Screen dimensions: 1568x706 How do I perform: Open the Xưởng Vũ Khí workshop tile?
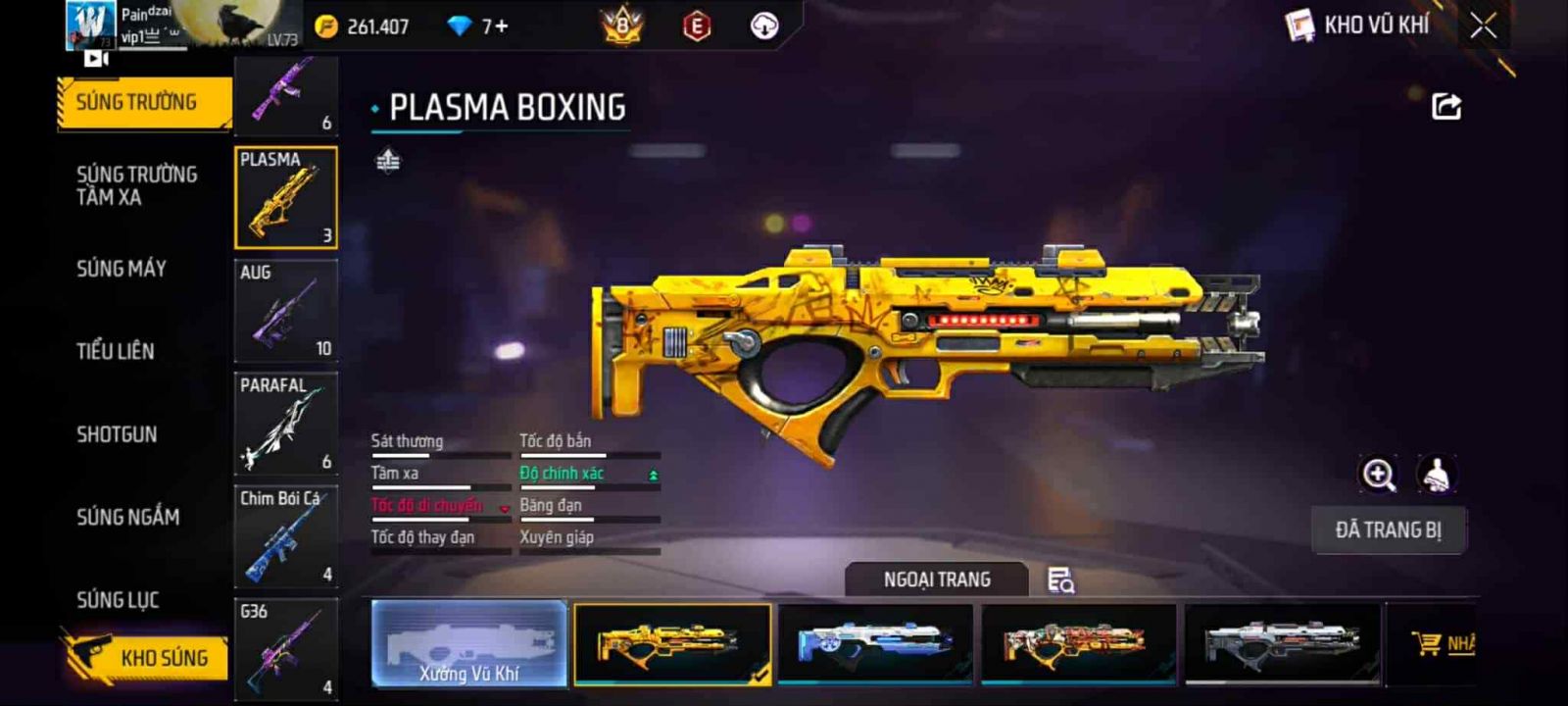click(468, 643)
